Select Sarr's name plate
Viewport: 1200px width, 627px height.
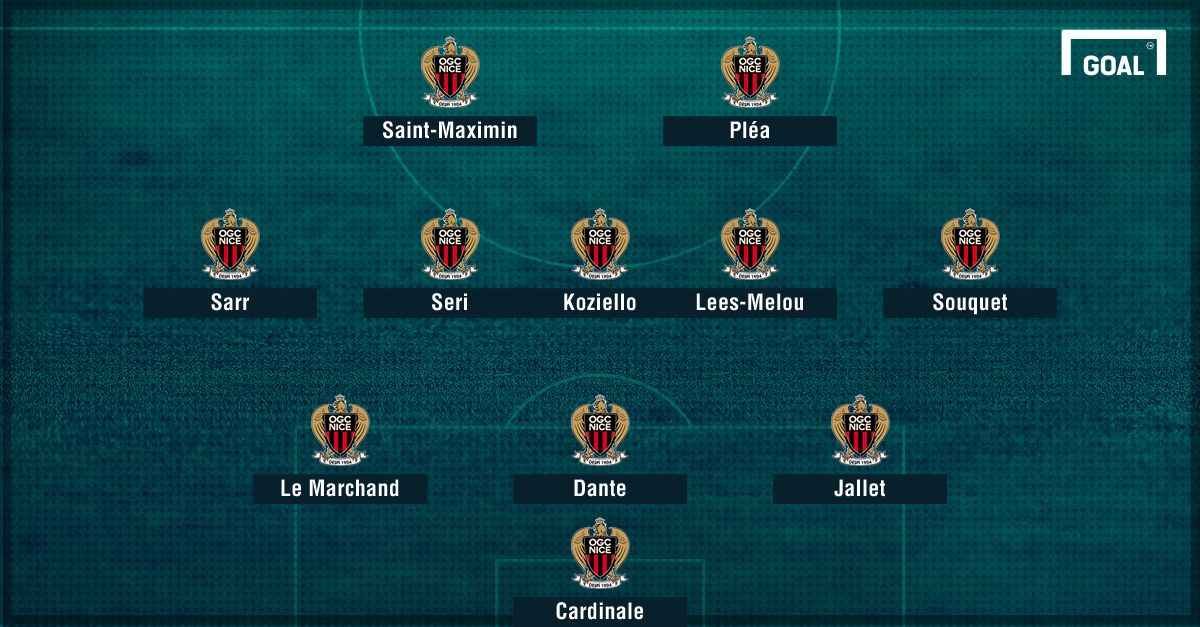230,303
